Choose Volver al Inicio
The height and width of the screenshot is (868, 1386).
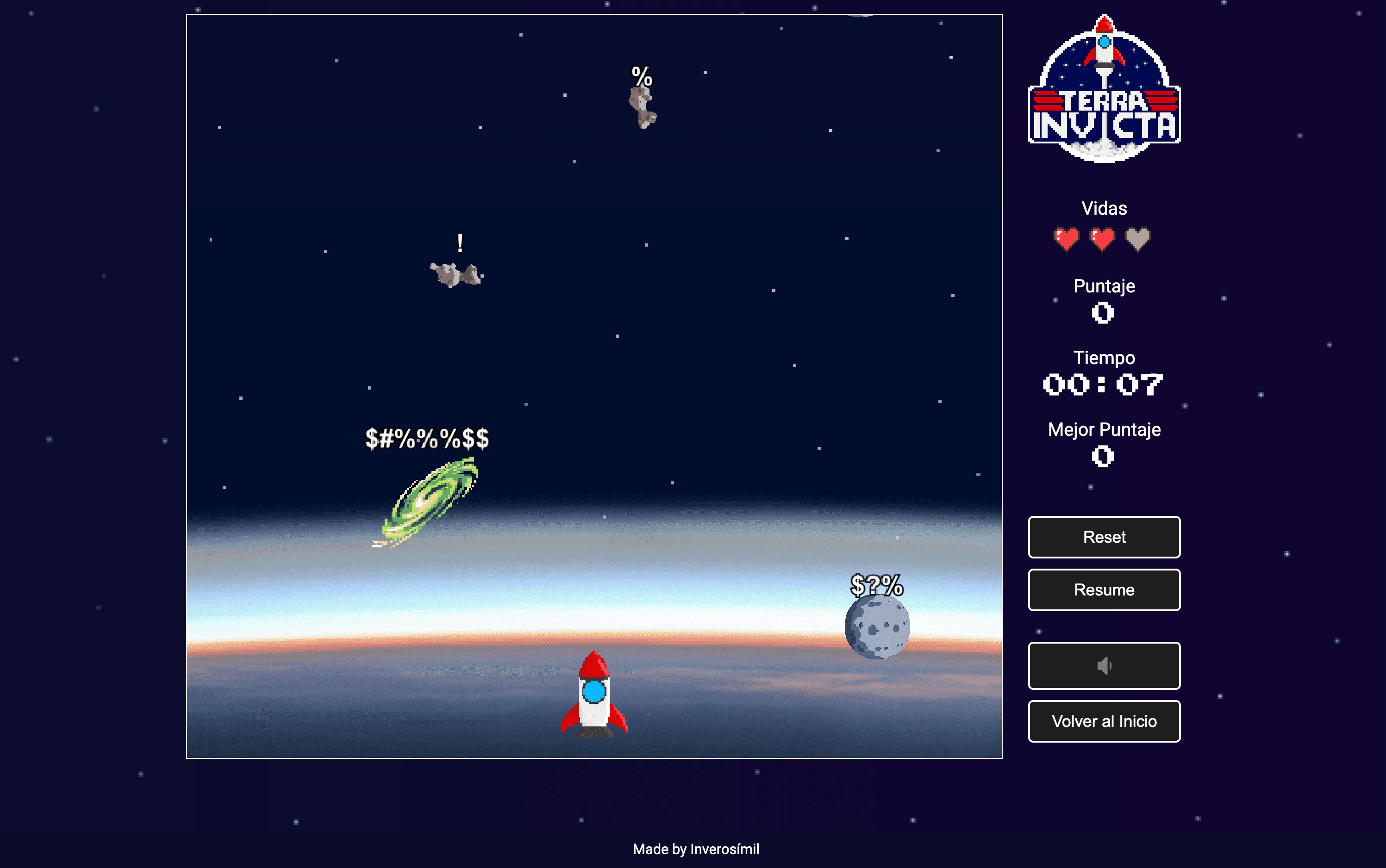coord(1104,721)
